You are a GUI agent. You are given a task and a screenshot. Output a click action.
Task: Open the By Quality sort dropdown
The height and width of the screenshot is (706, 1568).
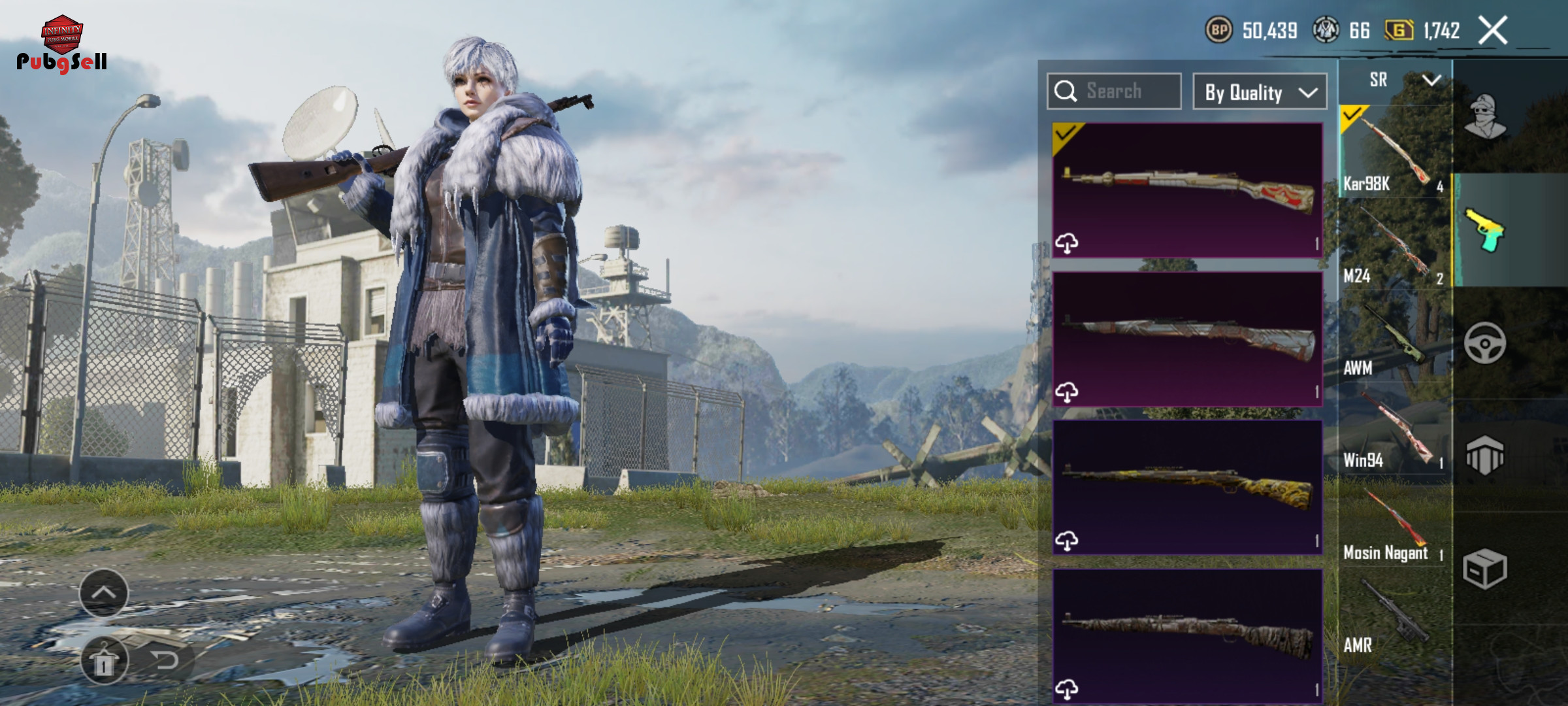tap(1259, 92)
